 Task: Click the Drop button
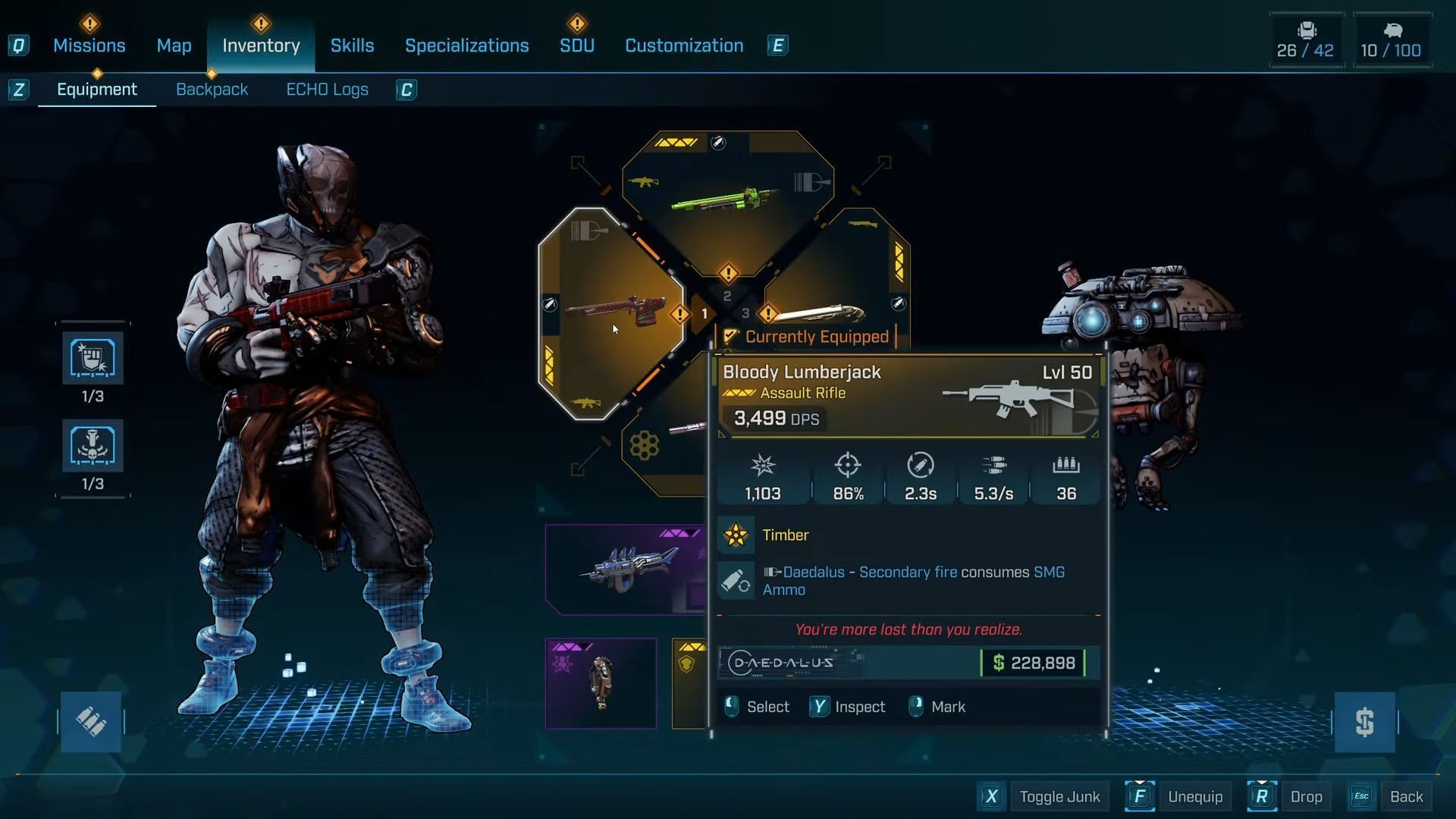pos(1305,796)
